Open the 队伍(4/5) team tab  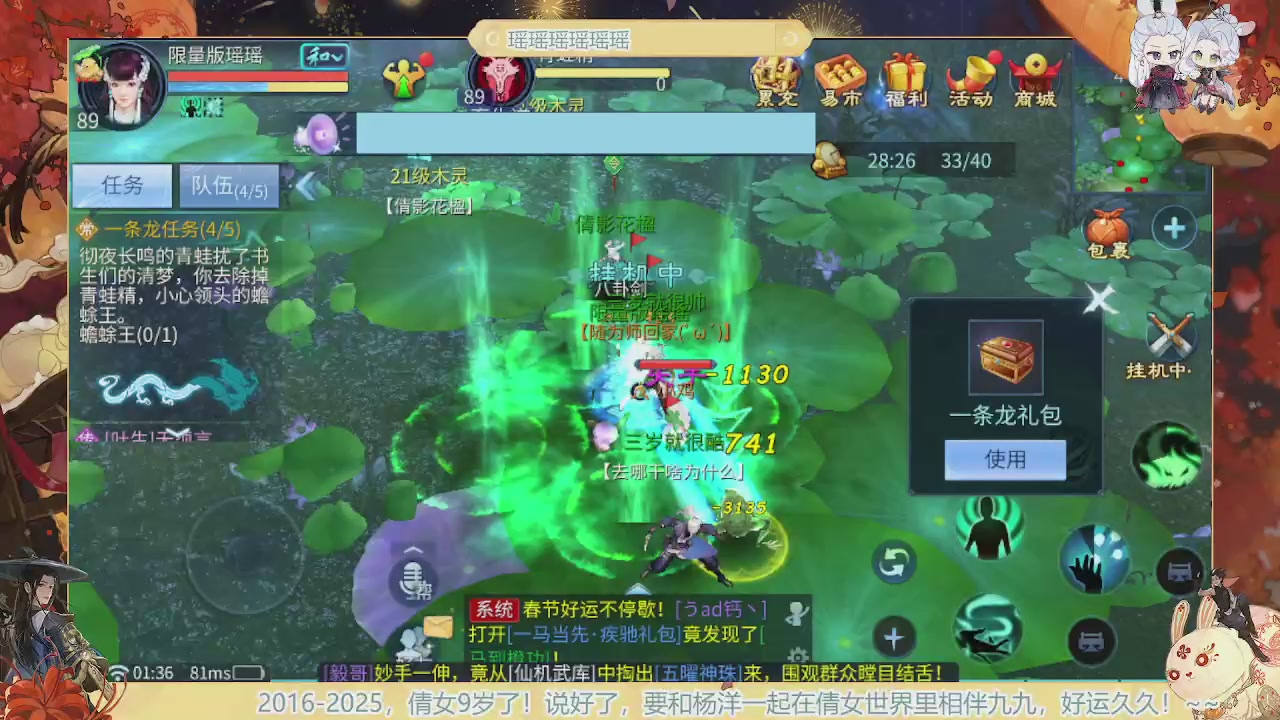[x=229, y=186]
